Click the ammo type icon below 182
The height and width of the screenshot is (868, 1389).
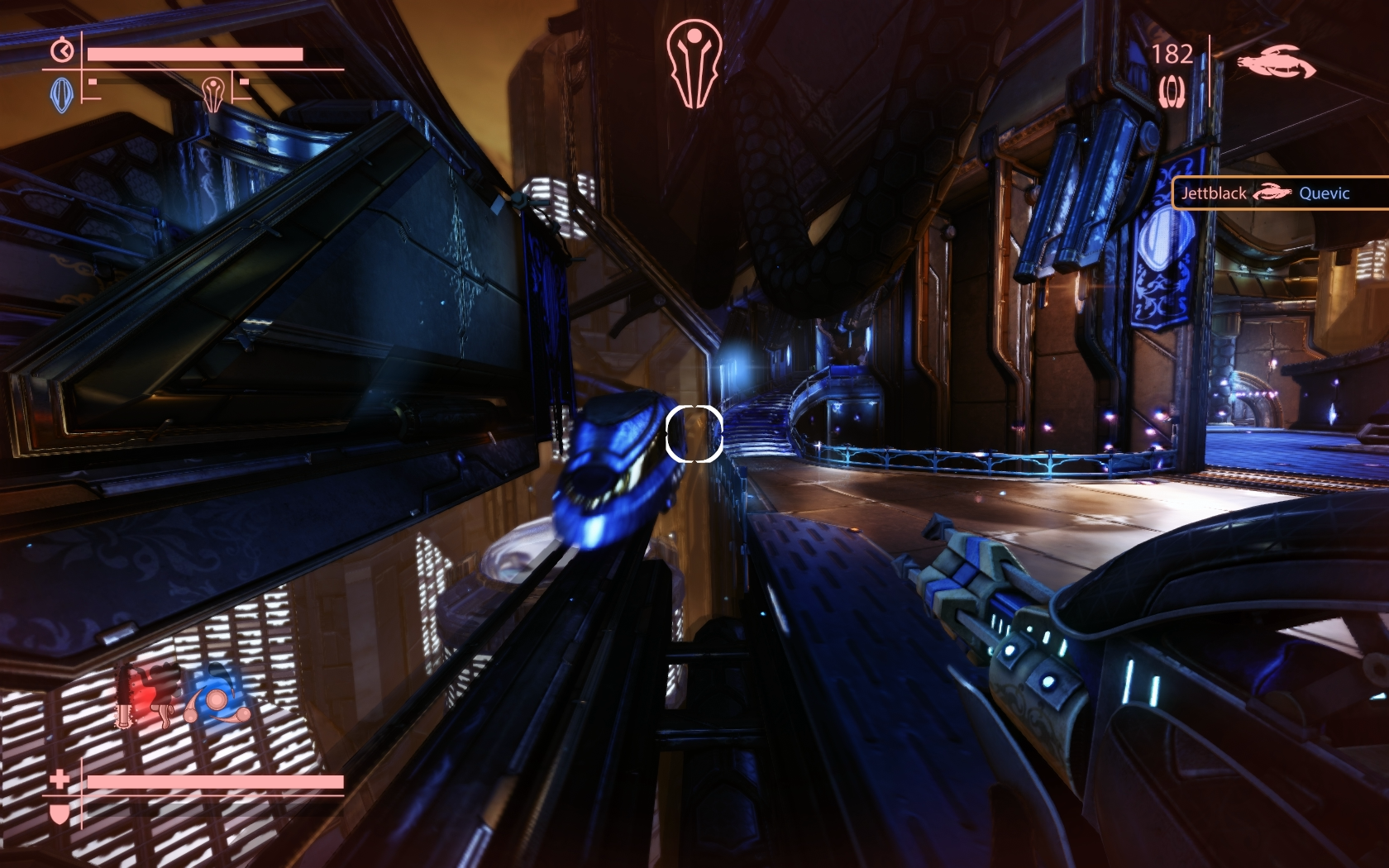(1171, 91)
